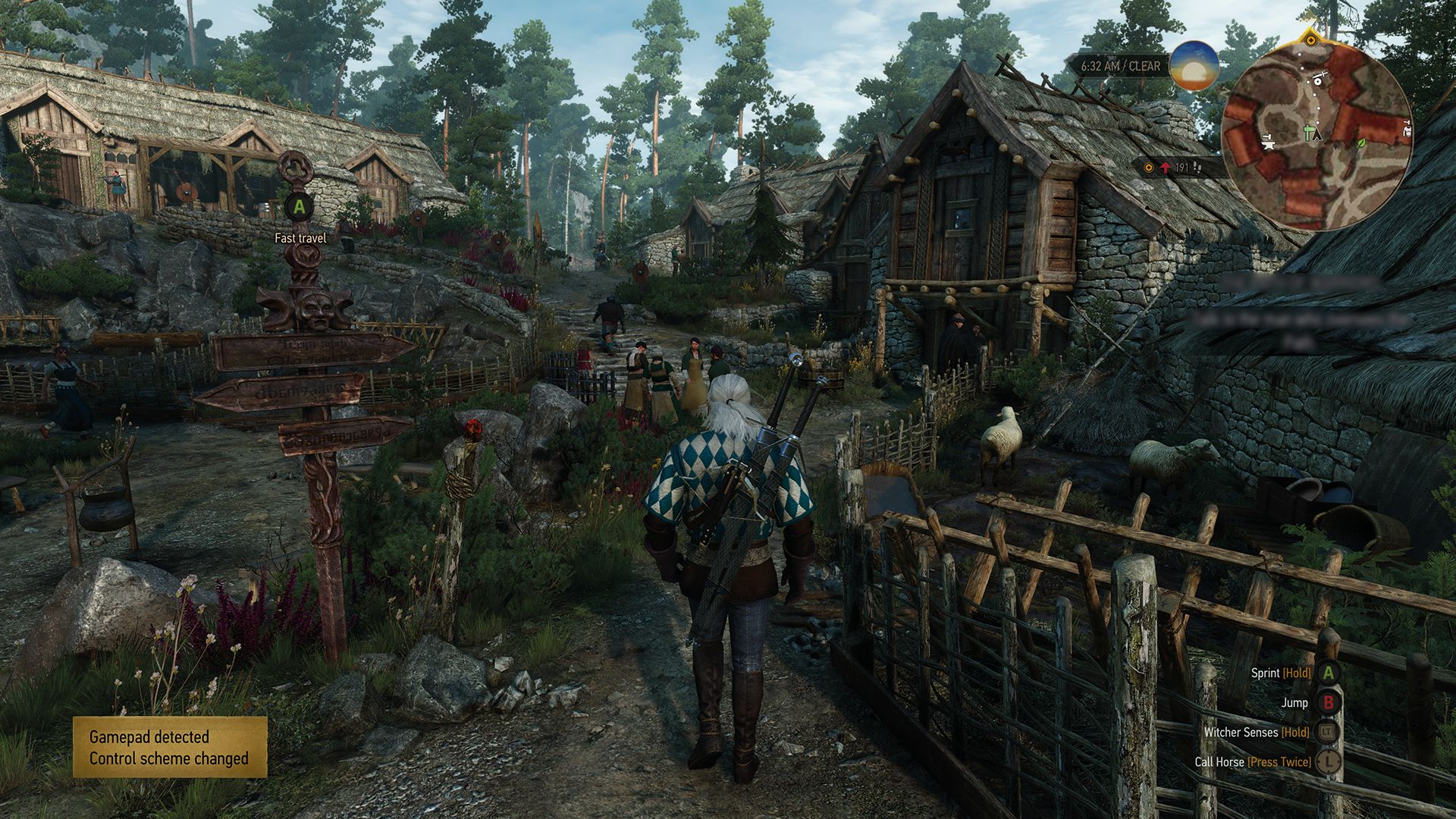Click the yellow objective marker atop the minimap
Image resolution: width=1456 pixels, height=819 pixels.
[x=1310, y=39]
